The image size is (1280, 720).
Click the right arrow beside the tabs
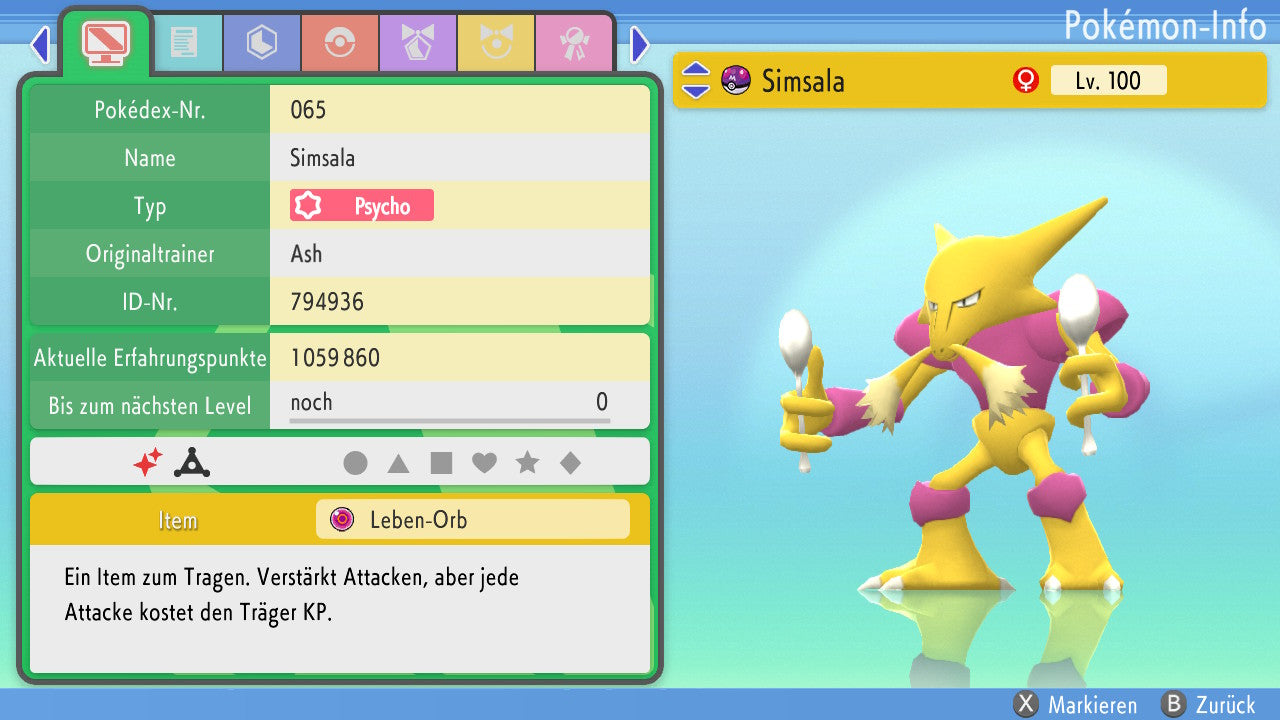click(640, 44)
